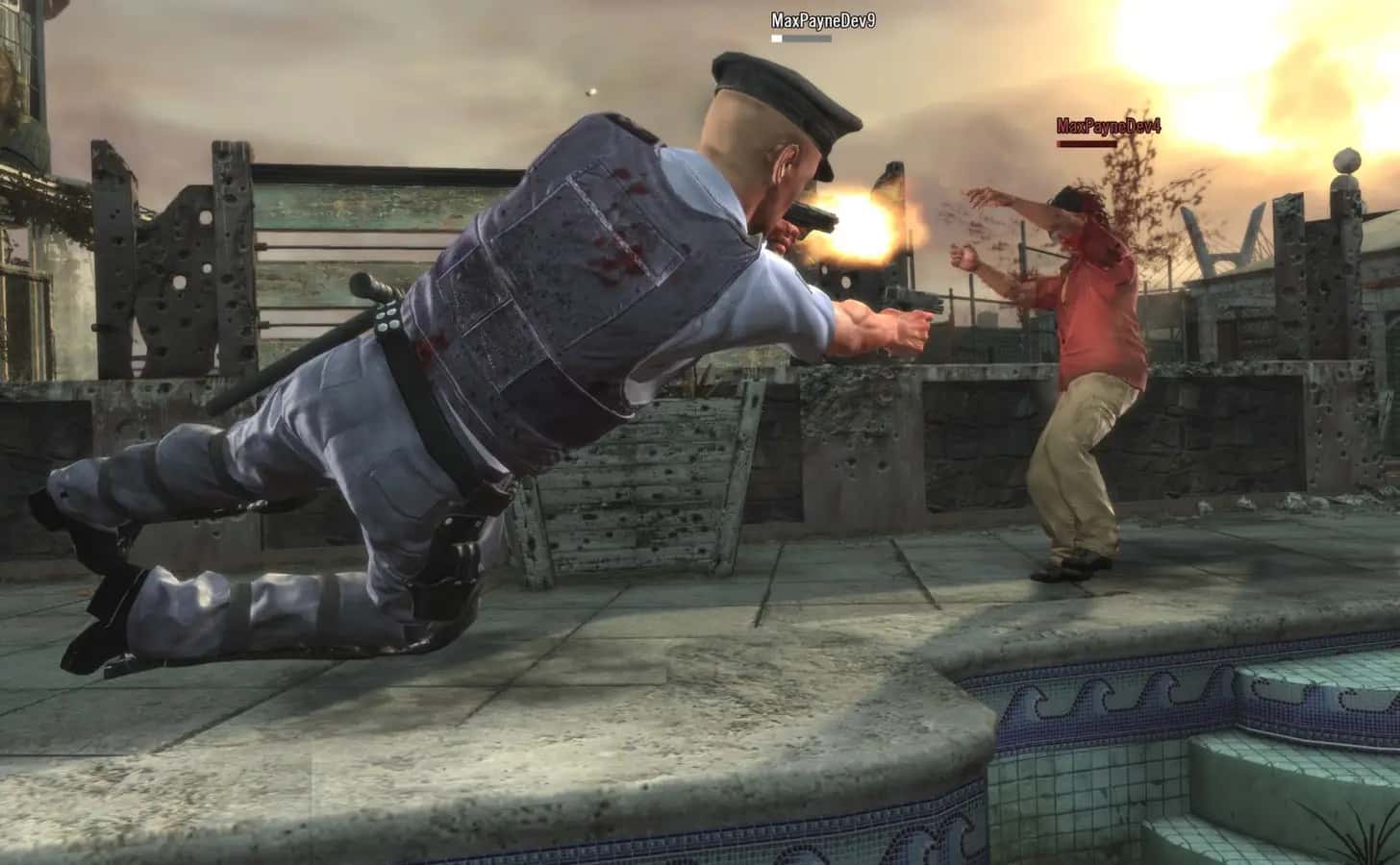Click the MaxPayneDev4 enemy nametag
The image size is (1400, 865).
[1108, 123]
